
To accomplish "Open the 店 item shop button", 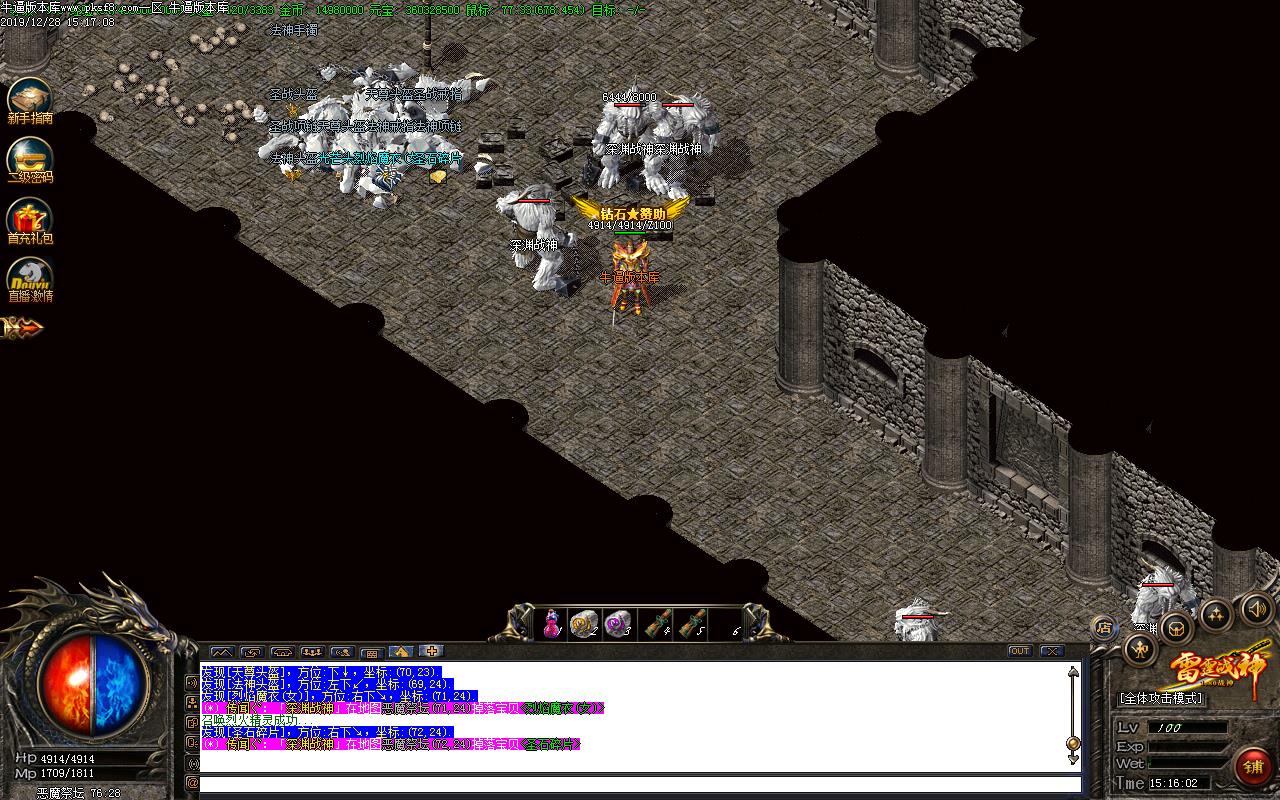I will tap(1107, 627).
